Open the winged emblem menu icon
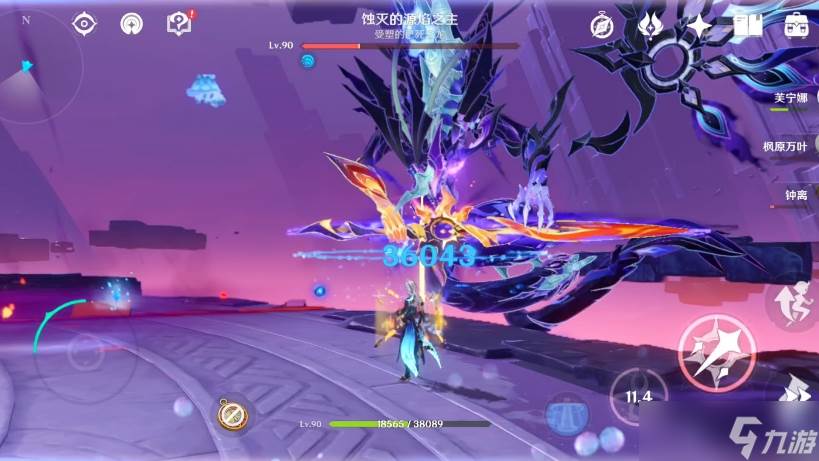The height and width of the screenshot is (461, 819). 650,24
